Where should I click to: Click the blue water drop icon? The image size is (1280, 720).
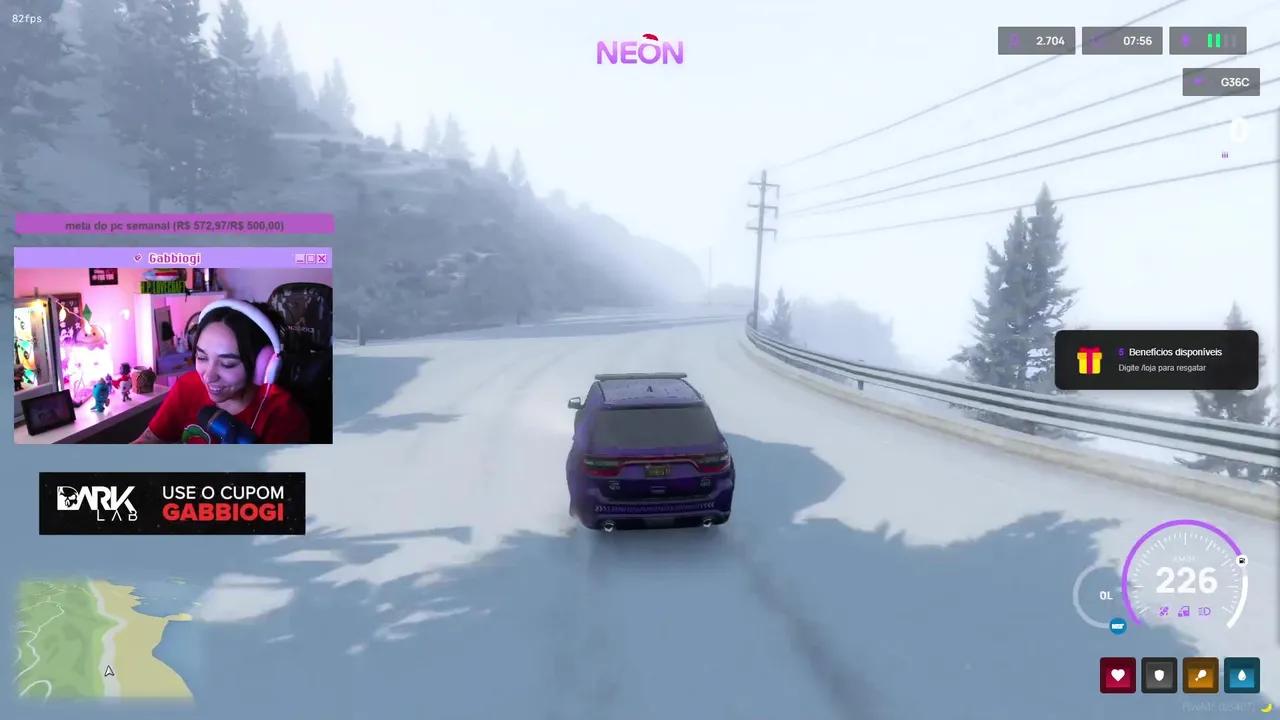point(1242,675)
